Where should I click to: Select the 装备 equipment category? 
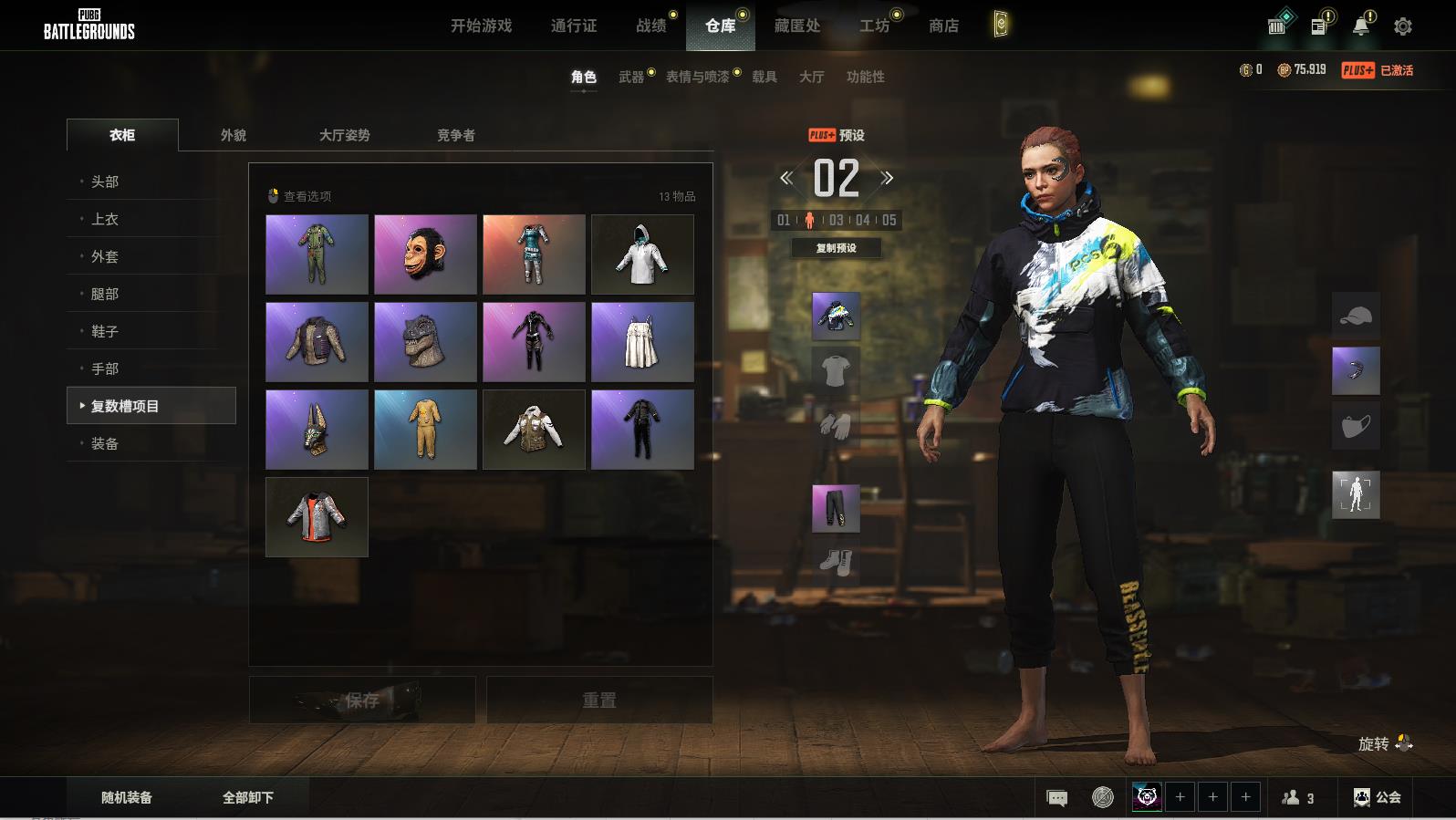tap(105, 443)
